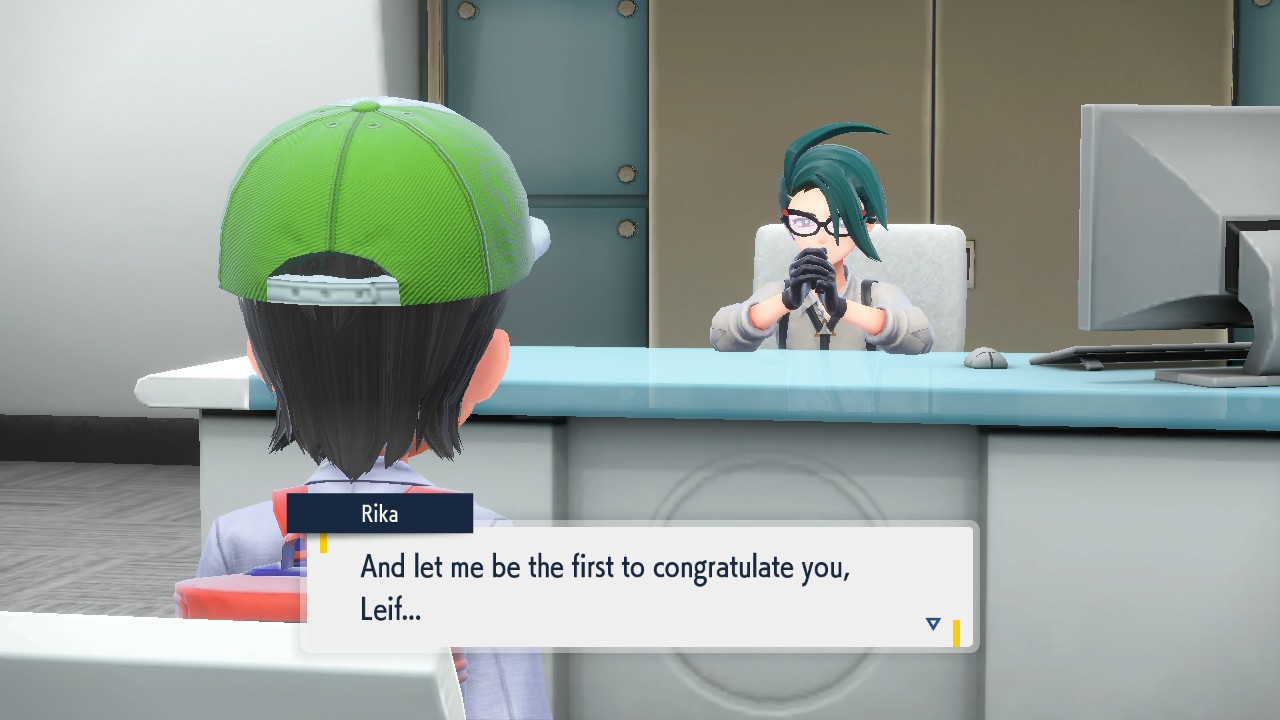Click Rika's dialogue text box
This screenshot has width=1280, height=720.
[638, 589]
